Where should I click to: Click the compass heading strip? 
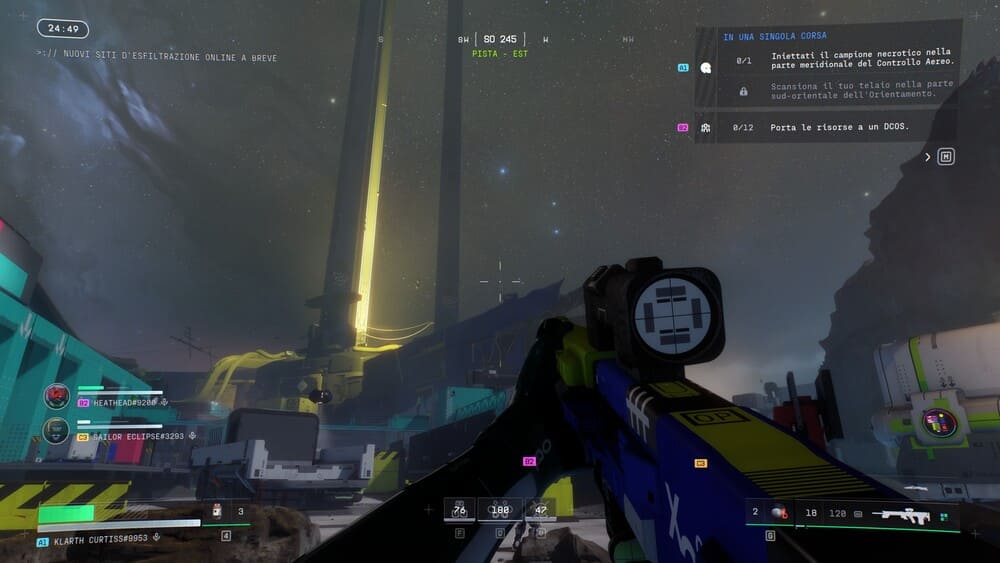500,40
